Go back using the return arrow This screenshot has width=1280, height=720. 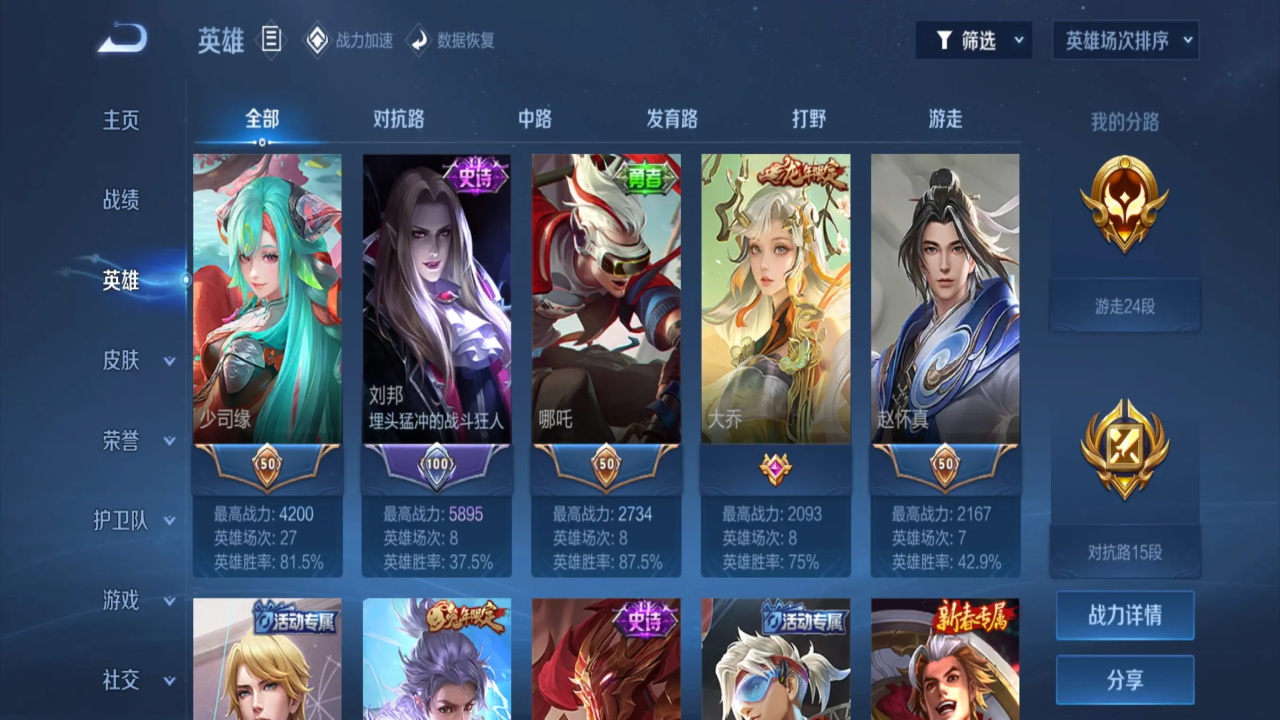[x=123, y=39]
